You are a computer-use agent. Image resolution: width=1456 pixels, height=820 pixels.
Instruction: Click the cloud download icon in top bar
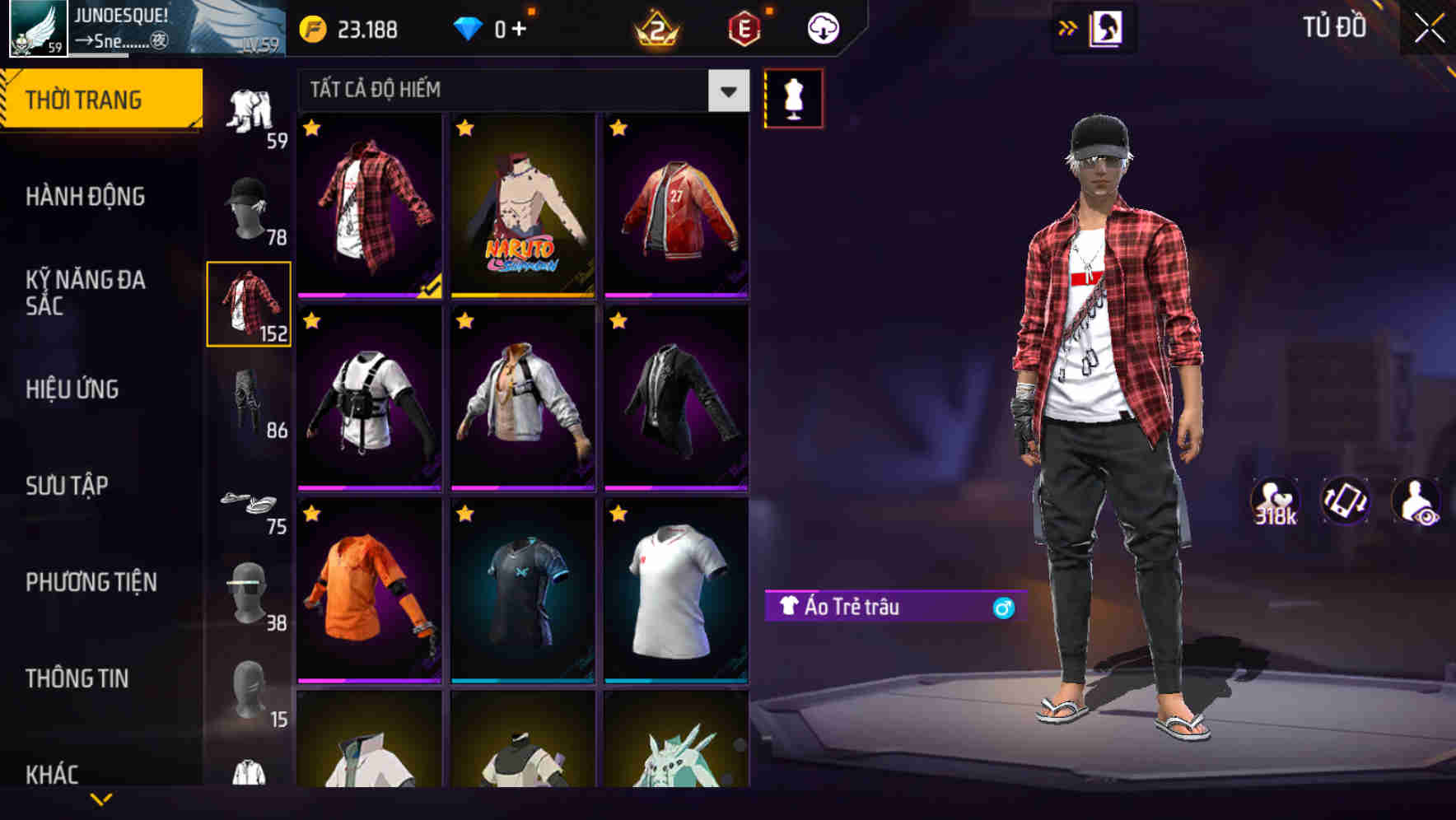tap(821, 27)
